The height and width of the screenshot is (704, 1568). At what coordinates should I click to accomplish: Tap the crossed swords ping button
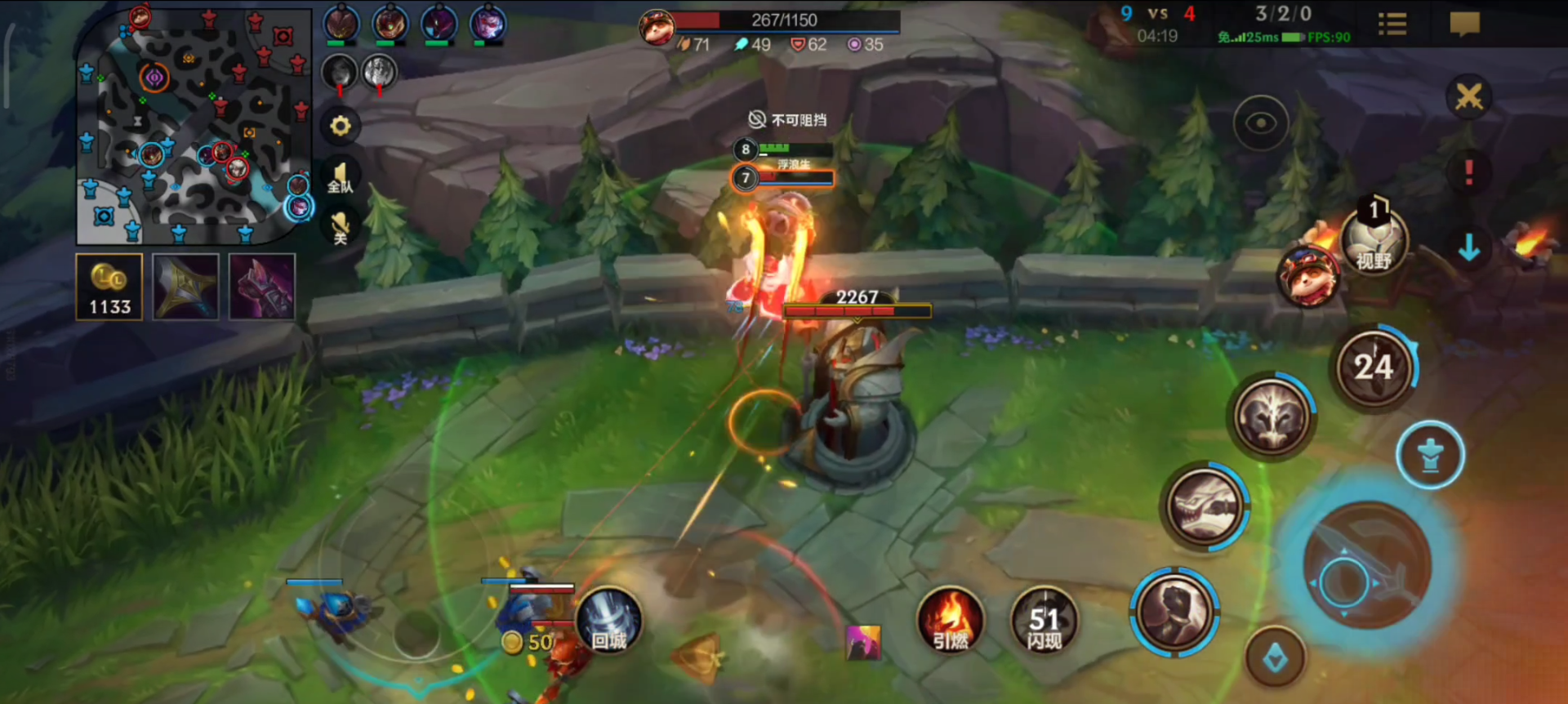(x=1468, y=98)
